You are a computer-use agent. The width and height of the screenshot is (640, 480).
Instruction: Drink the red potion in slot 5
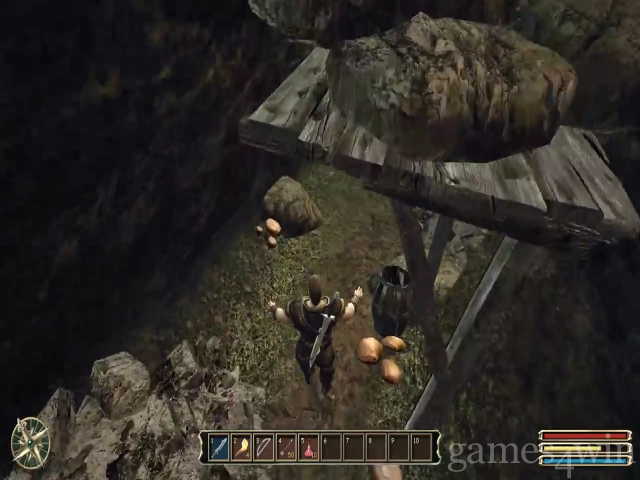point(309,447)
